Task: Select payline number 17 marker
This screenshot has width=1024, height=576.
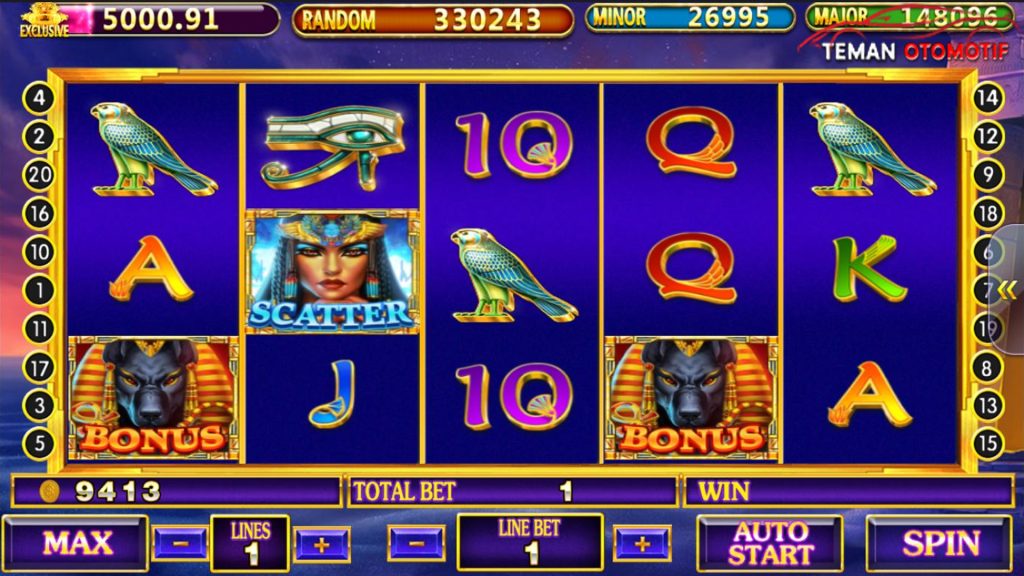Action: click(39, 368)
